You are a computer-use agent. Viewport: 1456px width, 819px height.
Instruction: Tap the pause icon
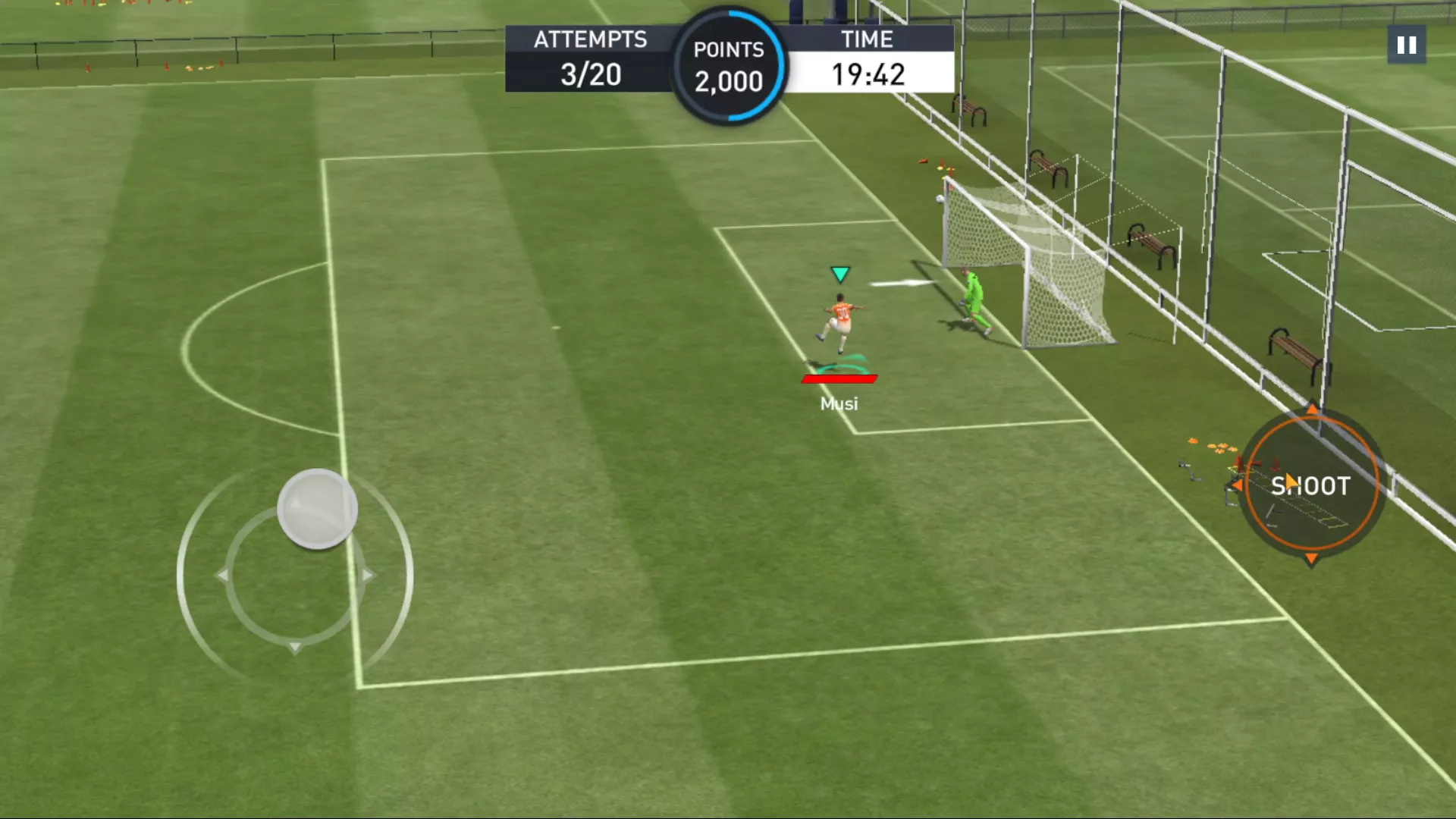(x=1406, y=45)
